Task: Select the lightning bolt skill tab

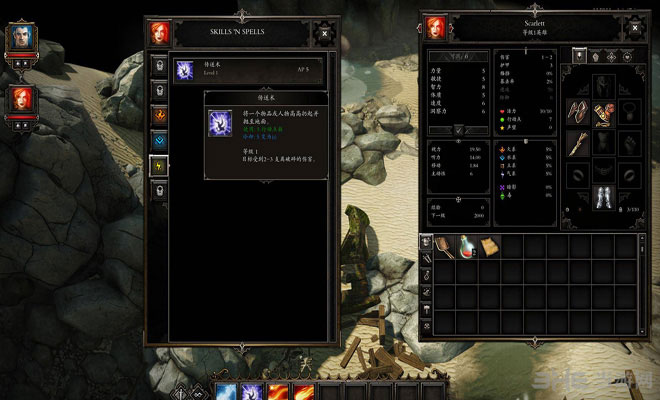Action: 159,165
